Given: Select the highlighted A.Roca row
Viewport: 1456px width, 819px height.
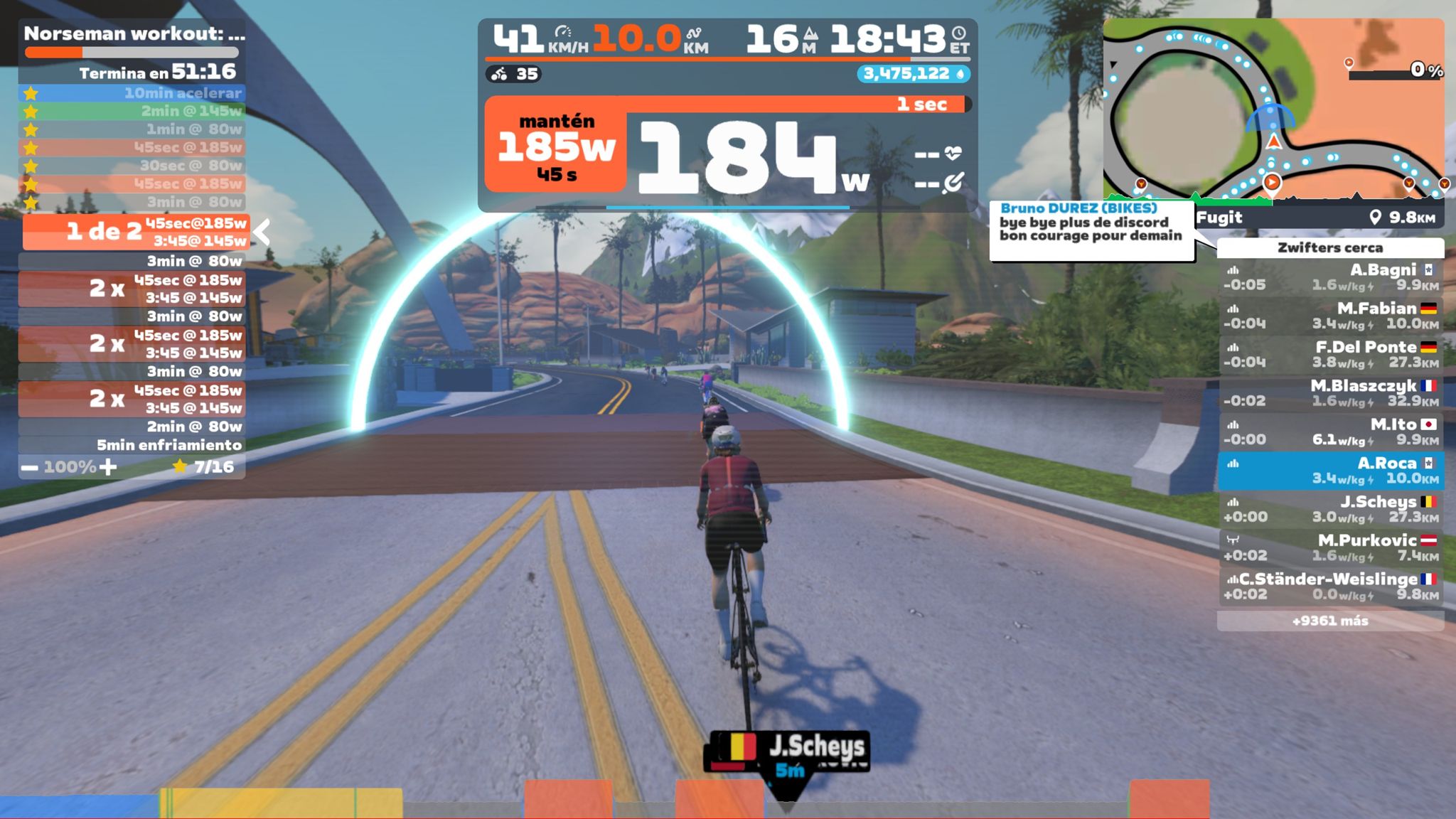Looking at the screenshot, I should [1330, 471].
